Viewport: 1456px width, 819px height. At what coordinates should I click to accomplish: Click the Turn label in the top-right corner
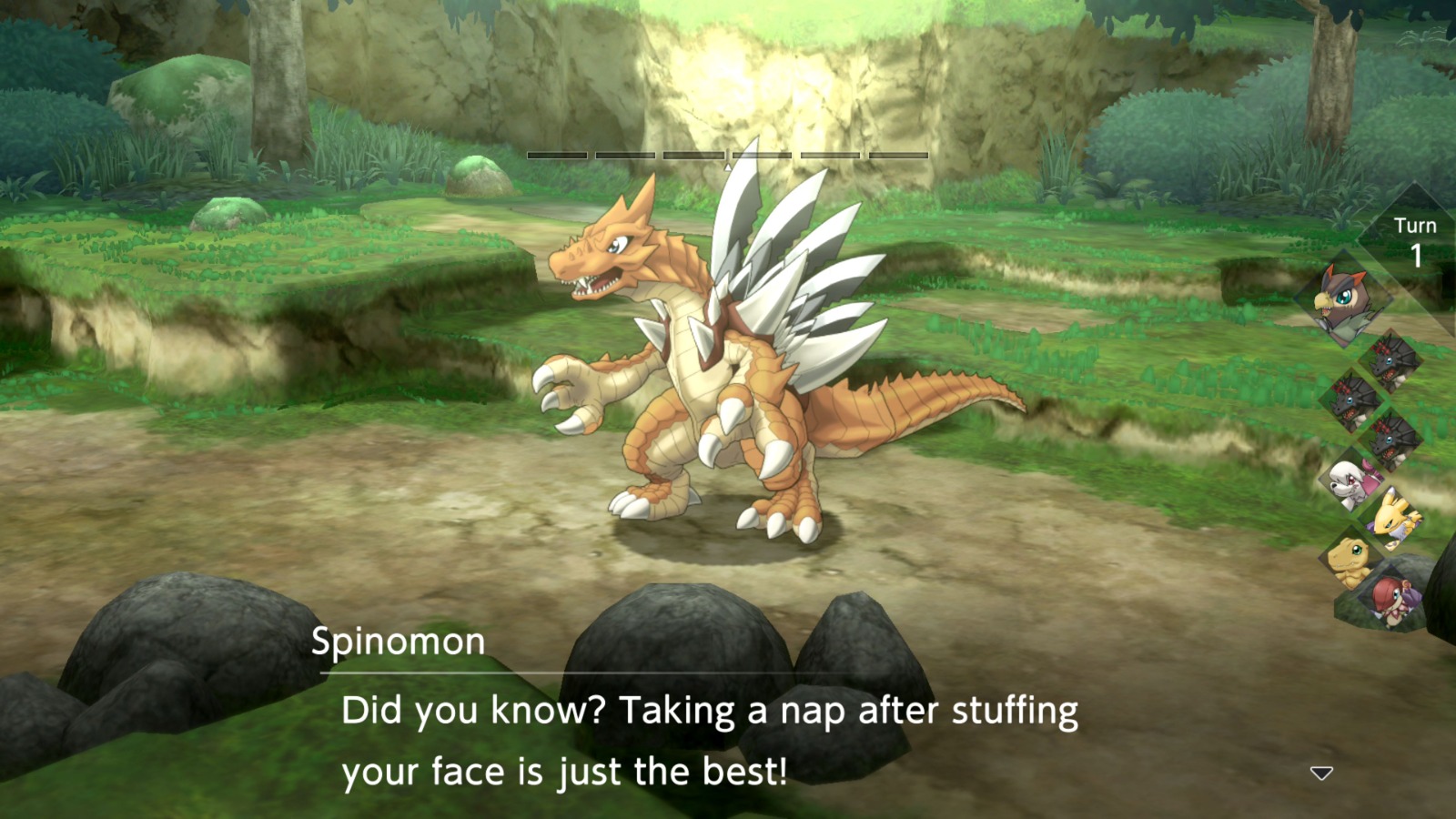(x=1416, y=224)
